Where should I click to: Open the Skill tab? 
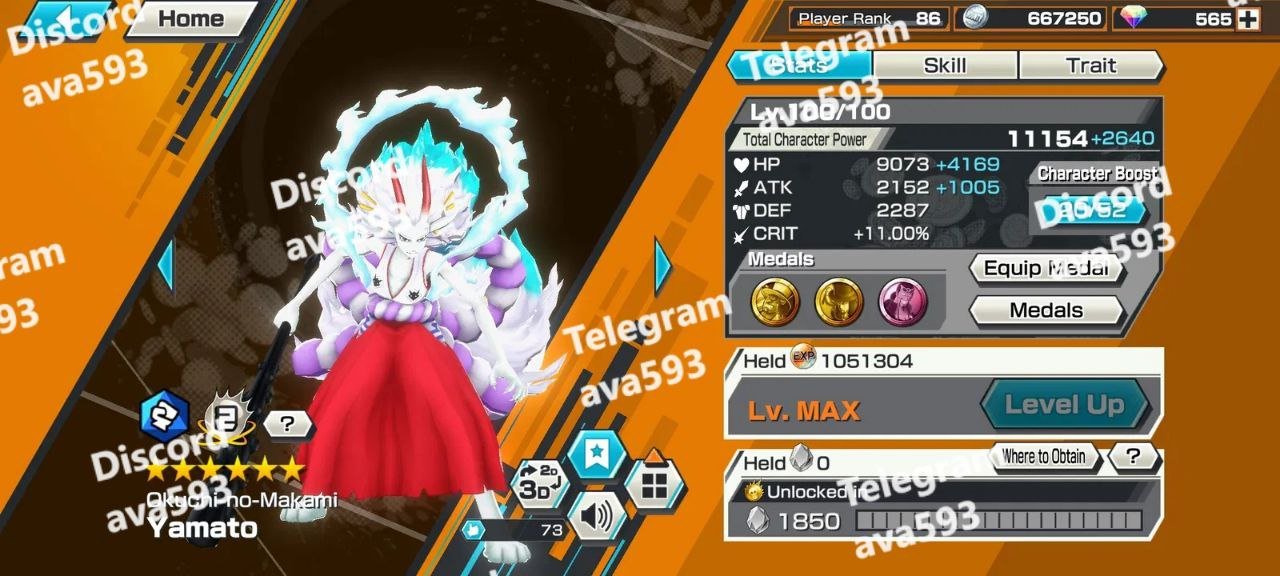pos(944,66)
